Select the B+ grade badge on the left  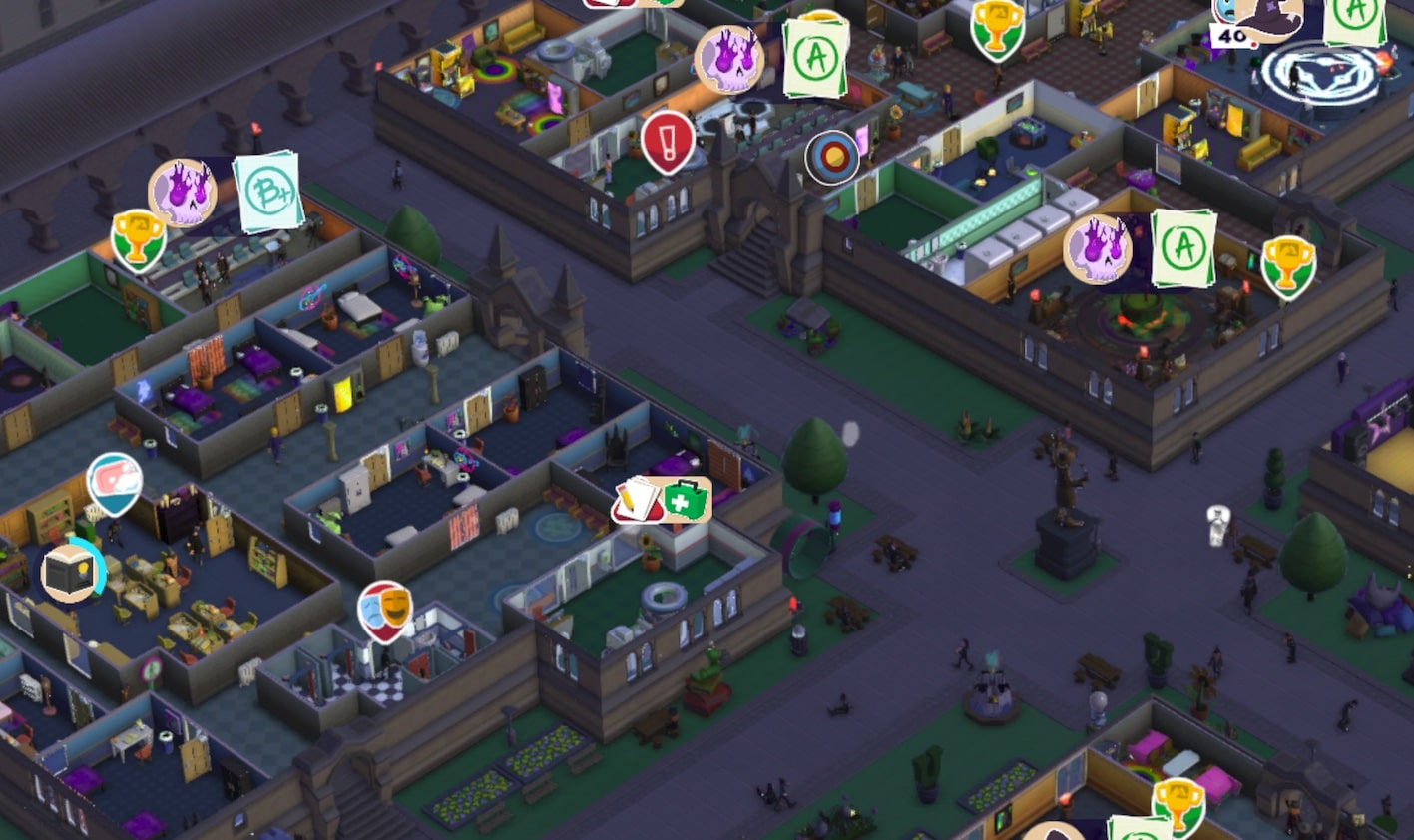269,192
